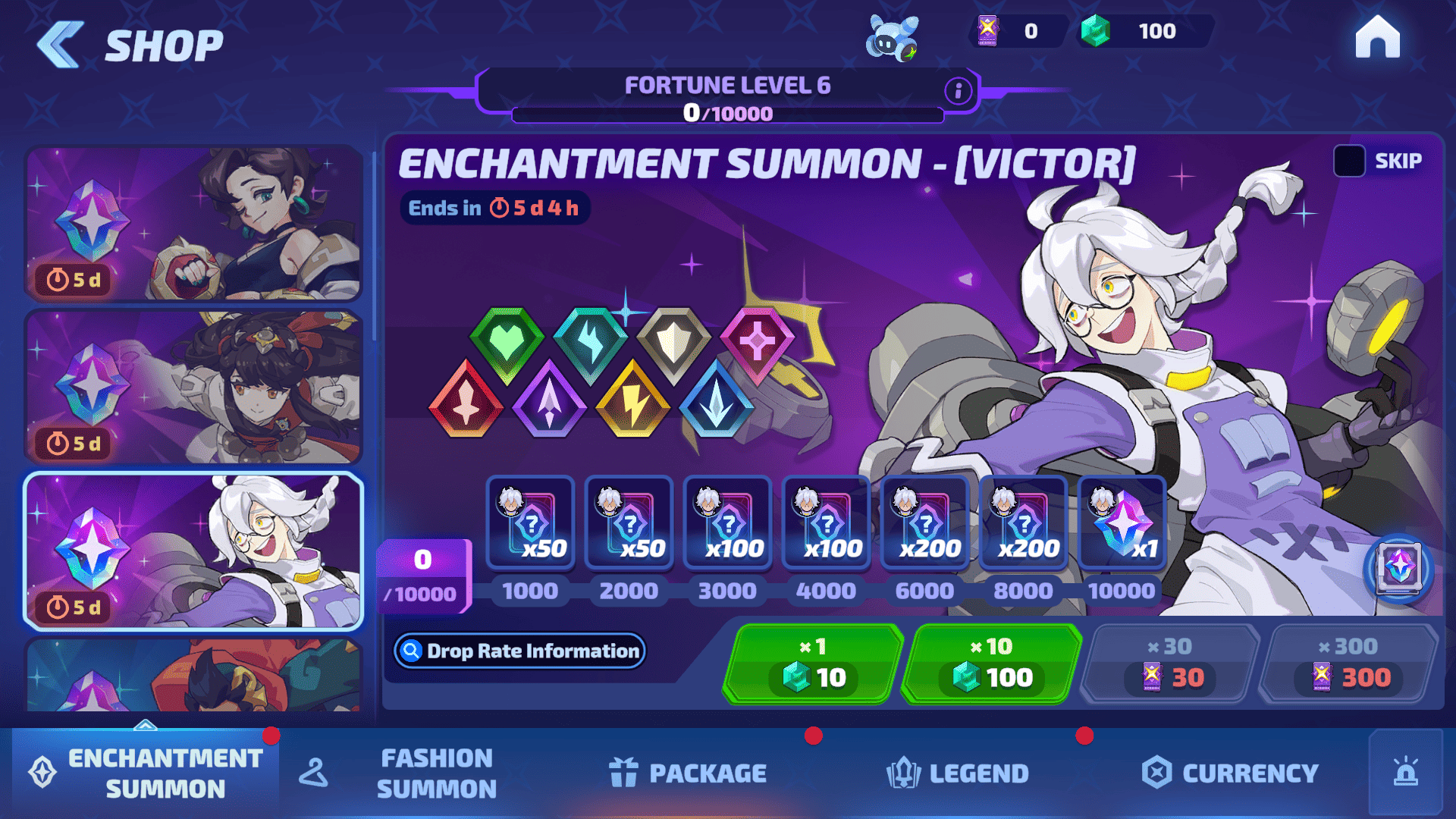This screenshot has width=1456, height=819.
Task: Toggle the Skip checkbox
Action: point(1349,161)
